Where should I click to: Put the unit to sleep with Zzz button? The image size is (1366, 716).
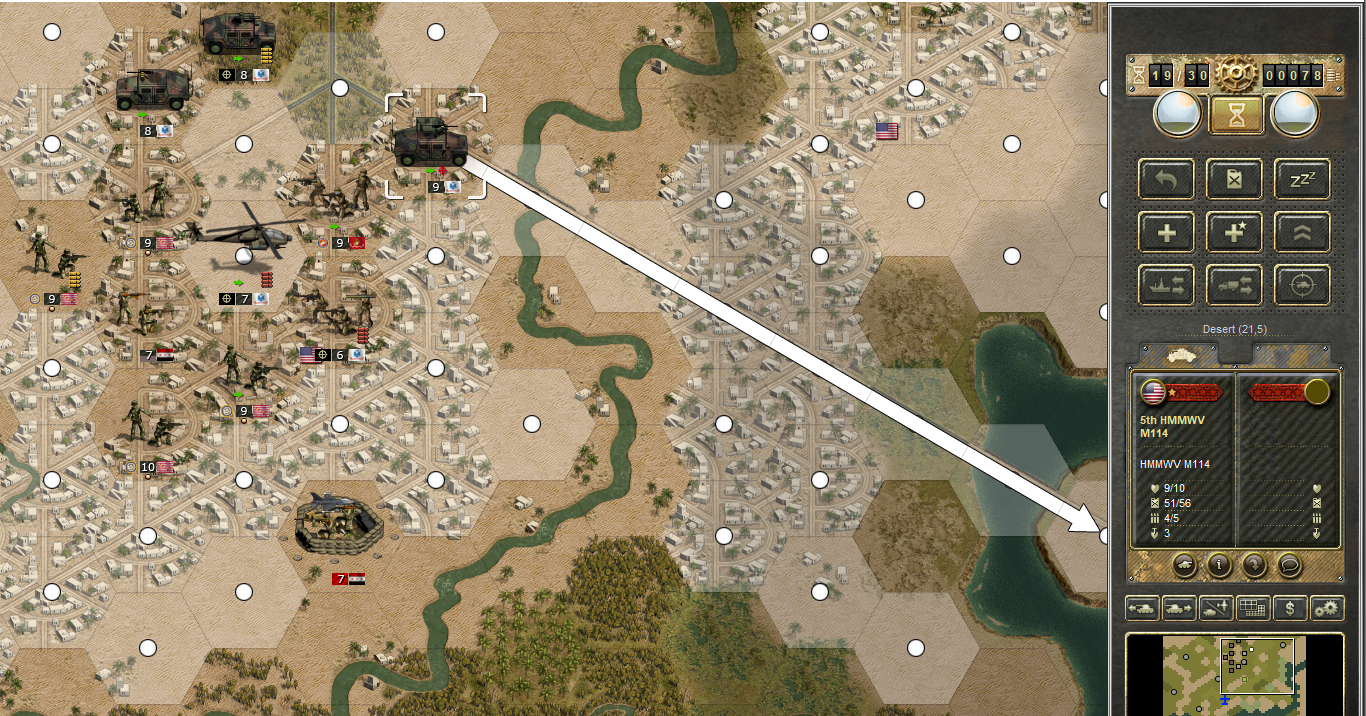coord(1302,179)
